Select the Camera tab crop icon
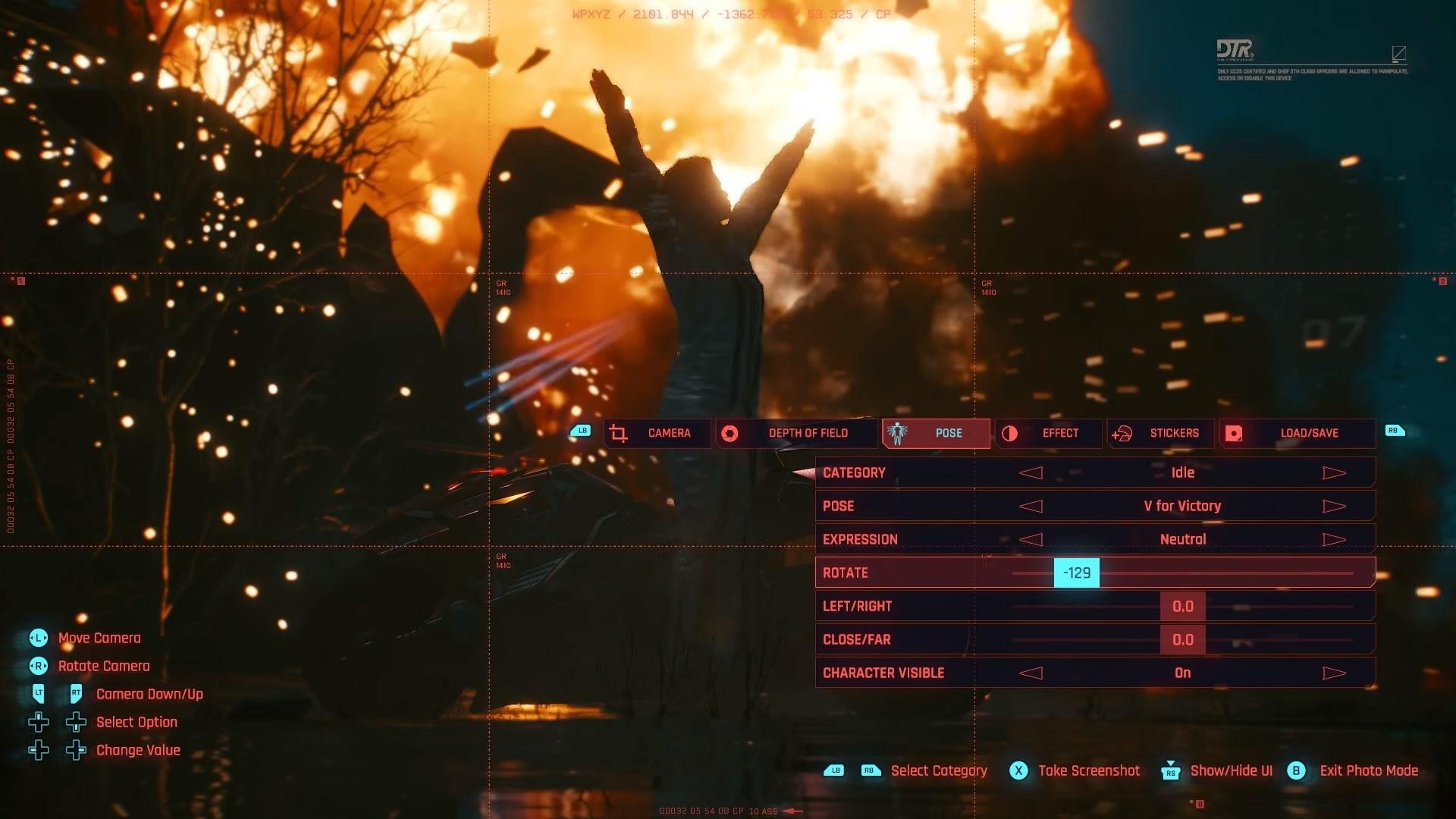 [x=619, y=433]
